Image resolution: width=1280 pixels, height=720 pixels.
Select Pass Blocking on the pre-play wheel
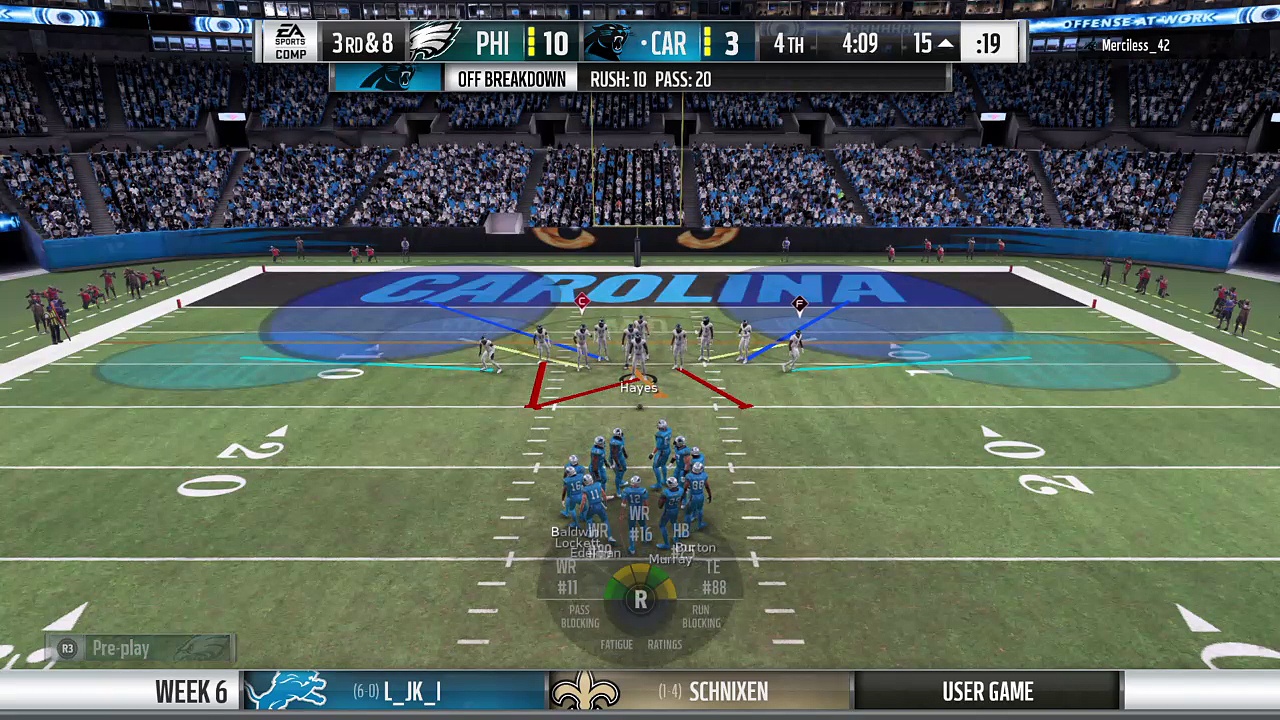coord(579,616)
